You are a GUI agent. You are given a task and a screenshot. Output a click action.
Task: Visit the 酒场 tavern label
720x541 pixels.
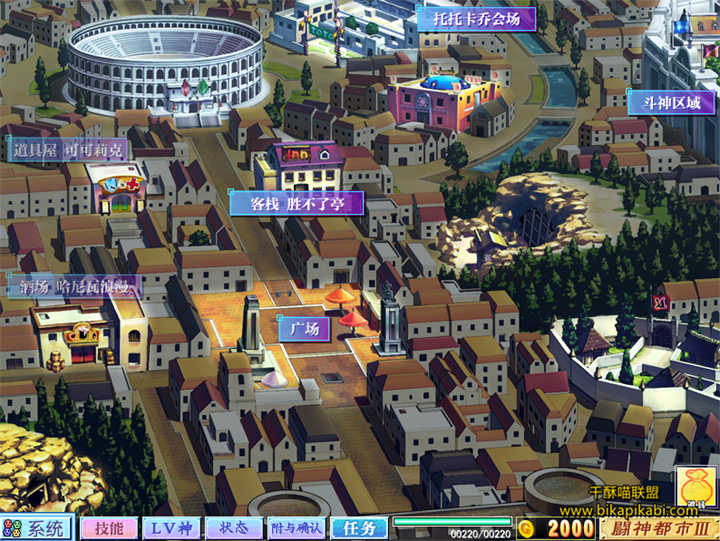click(x=74, y=286)
